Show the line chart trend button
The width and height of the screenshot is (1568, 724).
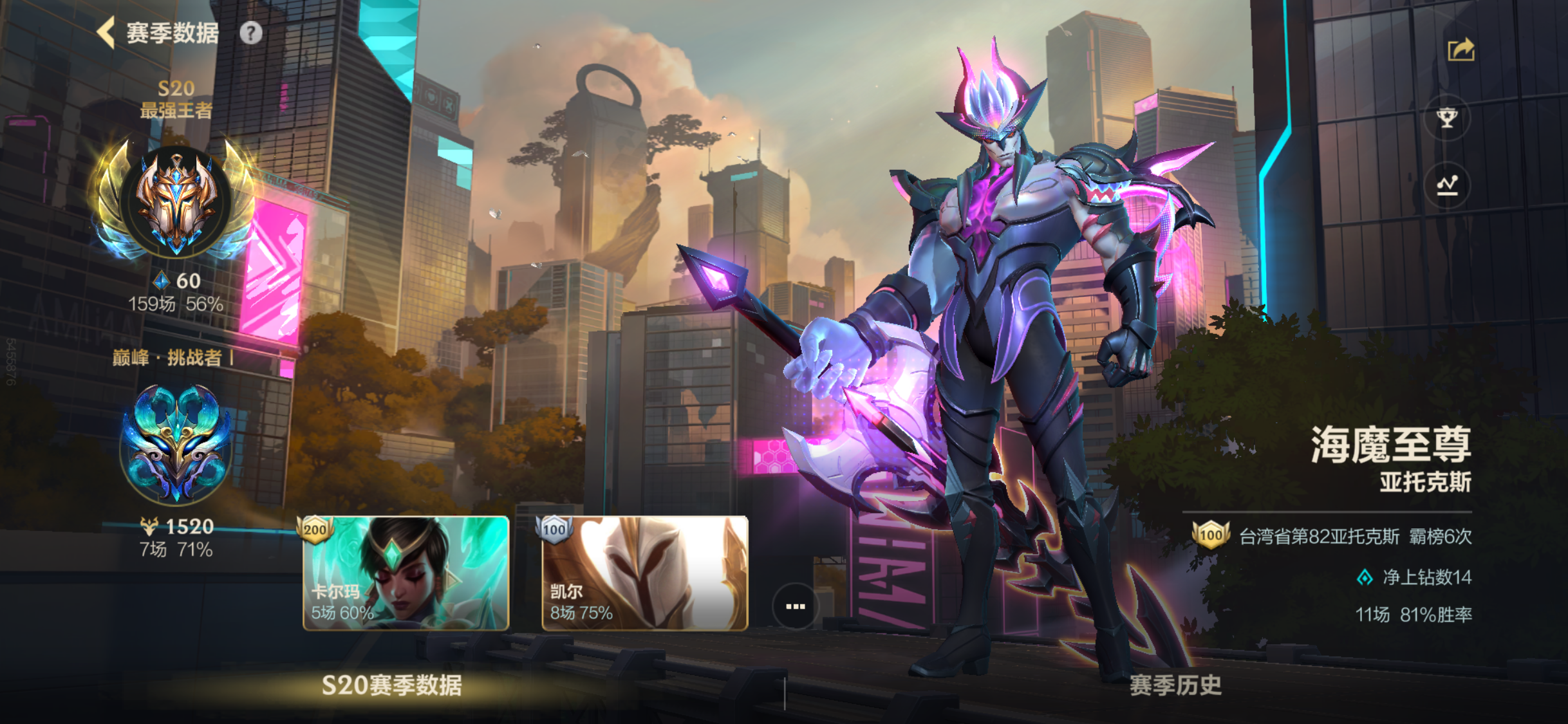[1447, 185]
